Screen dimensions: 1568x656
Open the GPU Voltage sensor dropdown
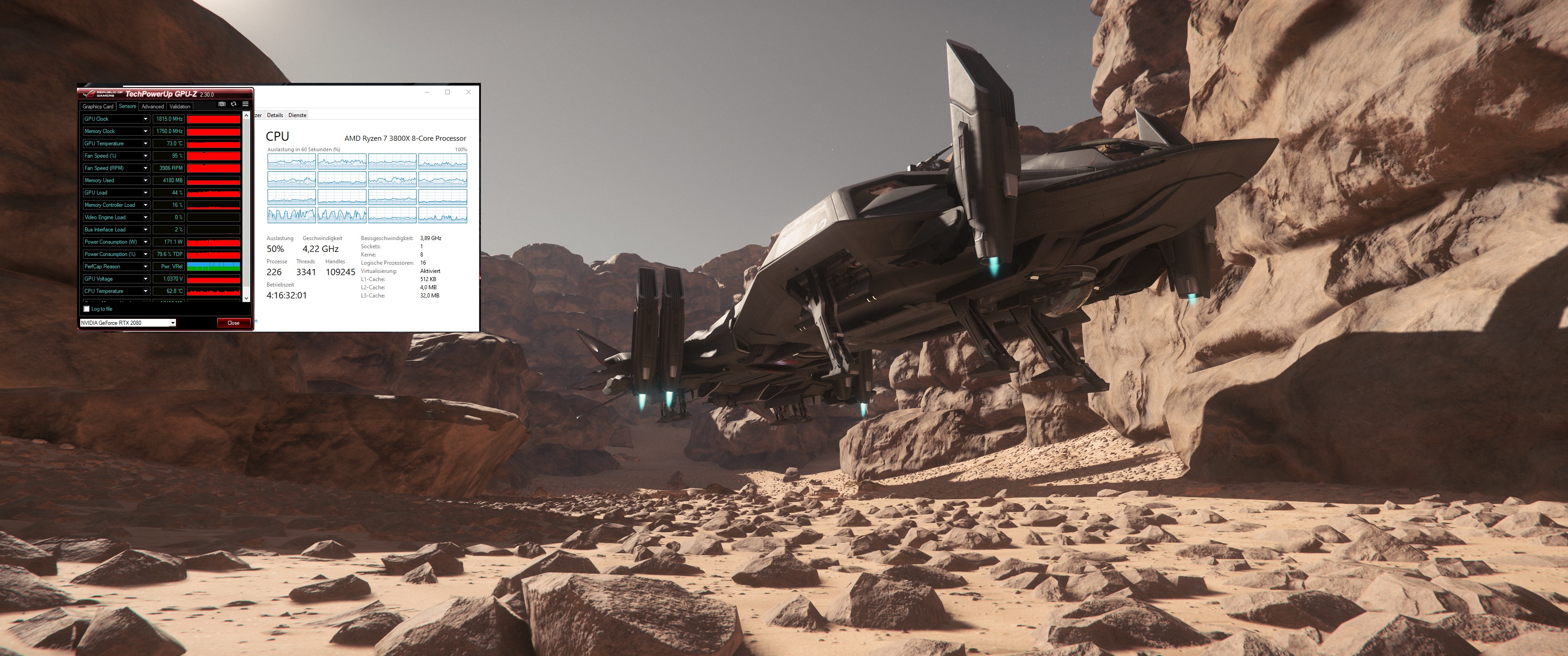pos(145,279)
